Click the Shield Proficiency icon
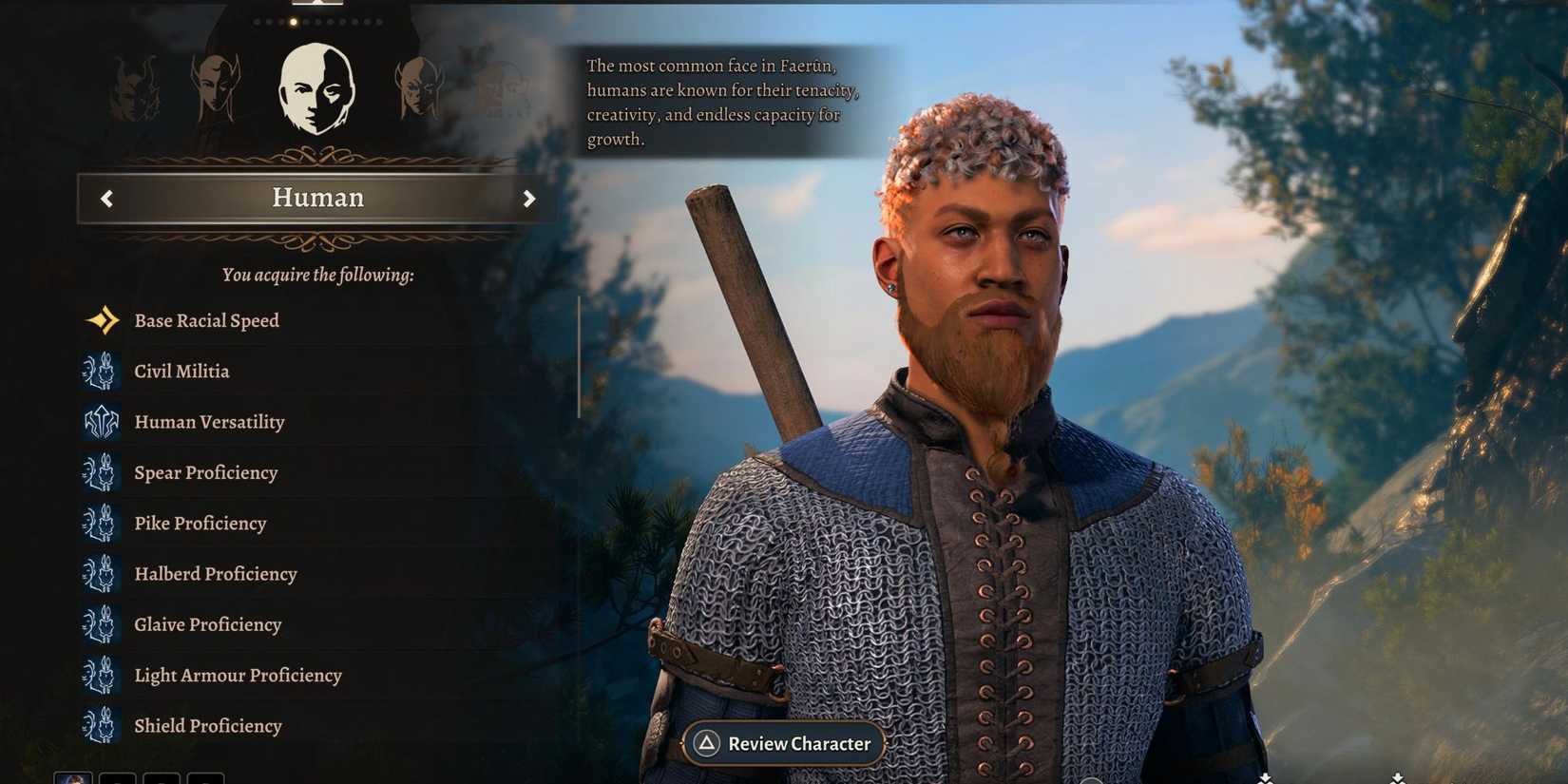1568x784 pixels. pos(100,725)
